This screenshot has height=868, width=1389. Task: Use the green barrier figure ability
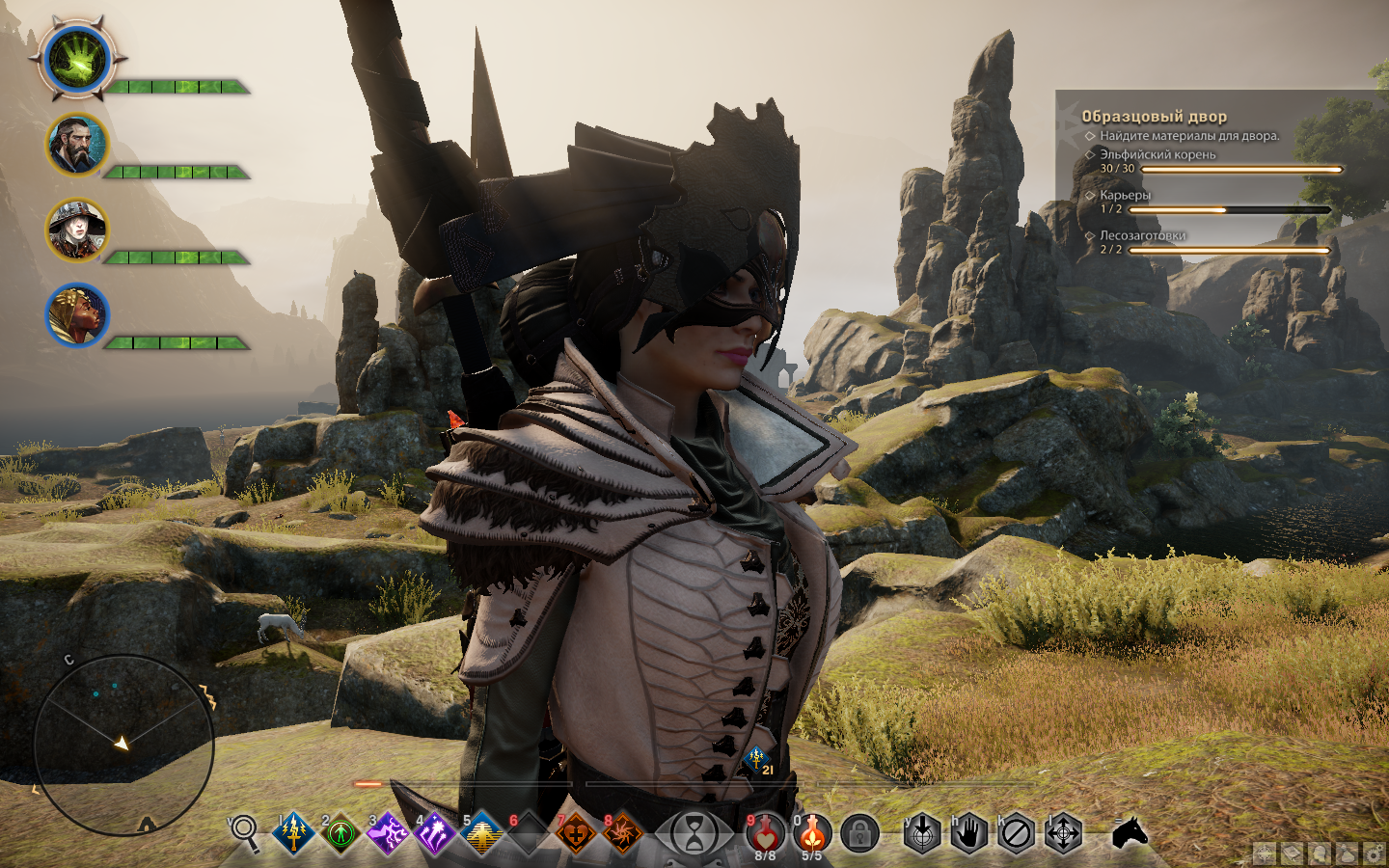point(340,832)
